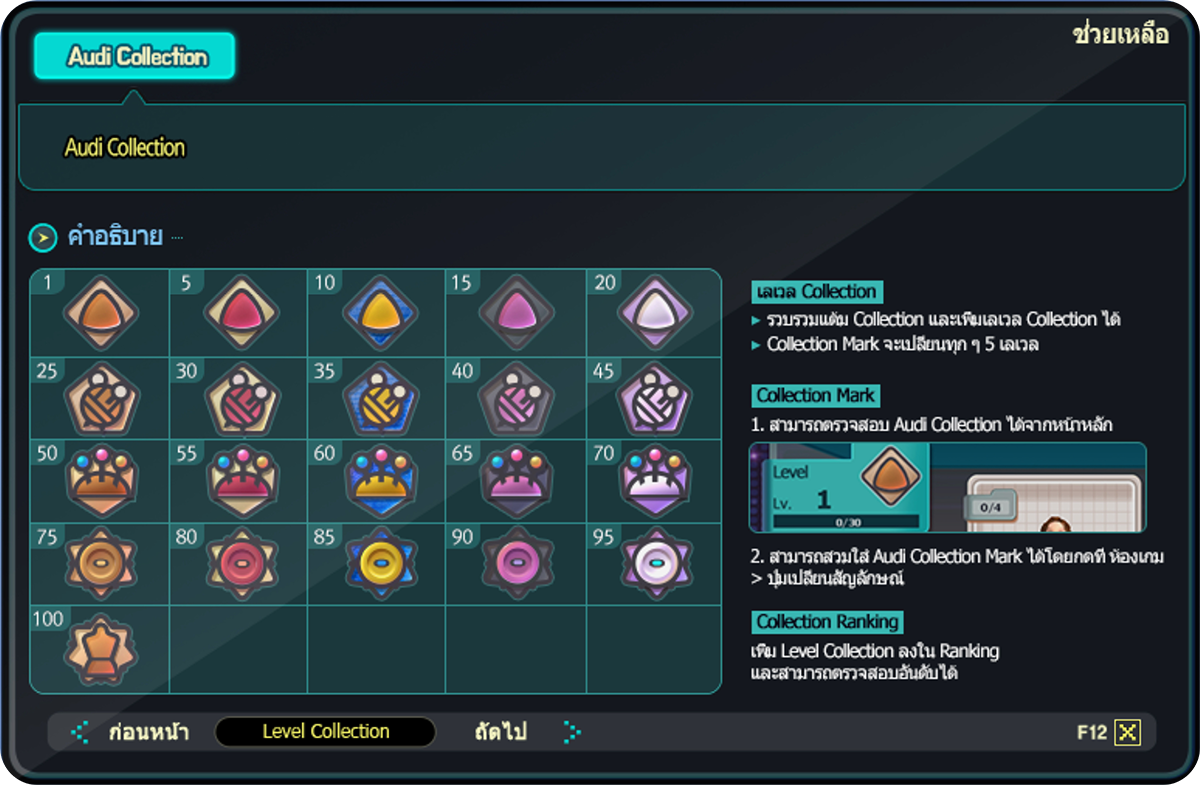Select the Audi Collection tab
The height and width of the screenshot is (785, 1200).
click(x=135, y=56)
